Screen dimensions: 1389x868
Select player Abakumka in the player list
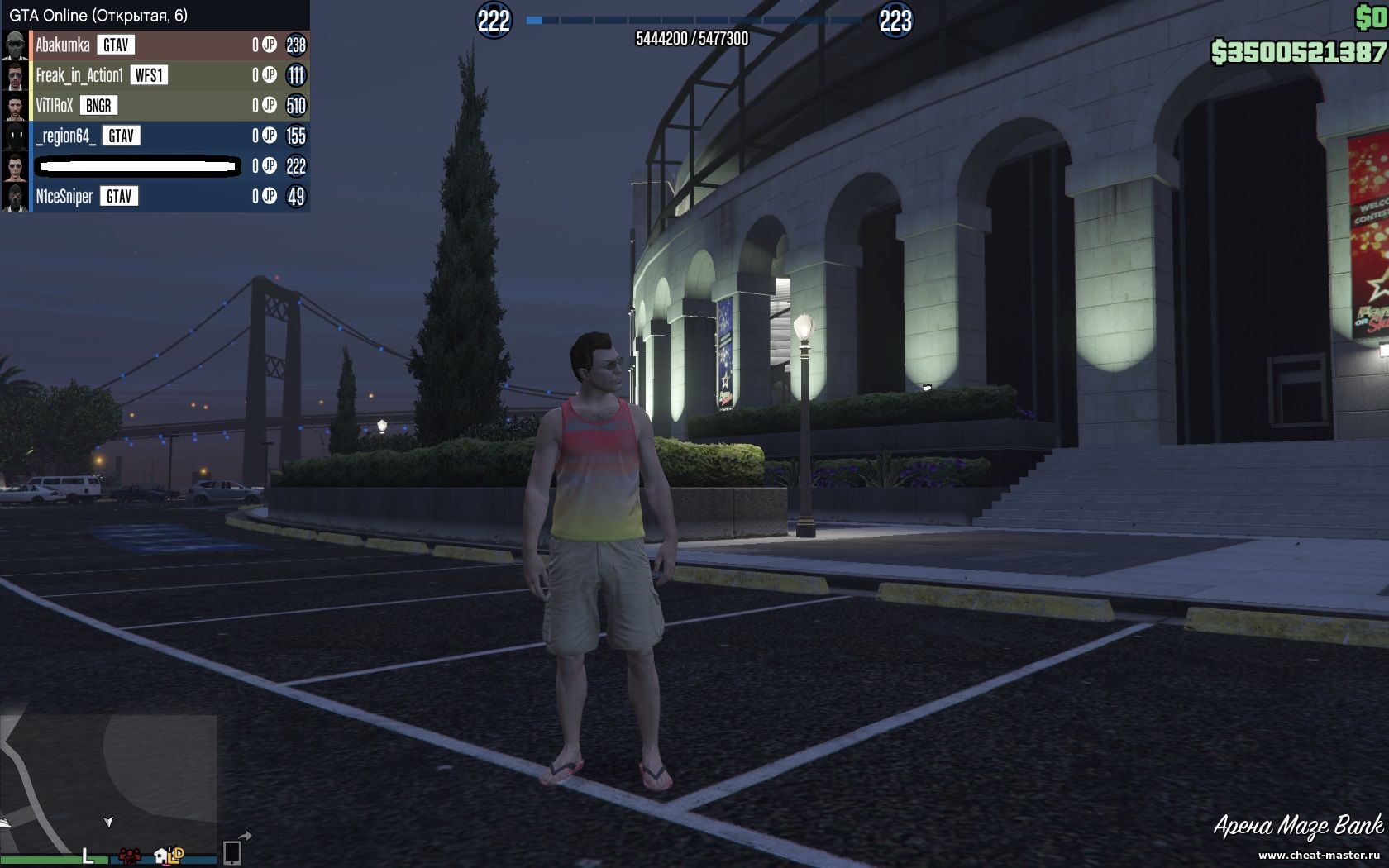tap(63, 45)
